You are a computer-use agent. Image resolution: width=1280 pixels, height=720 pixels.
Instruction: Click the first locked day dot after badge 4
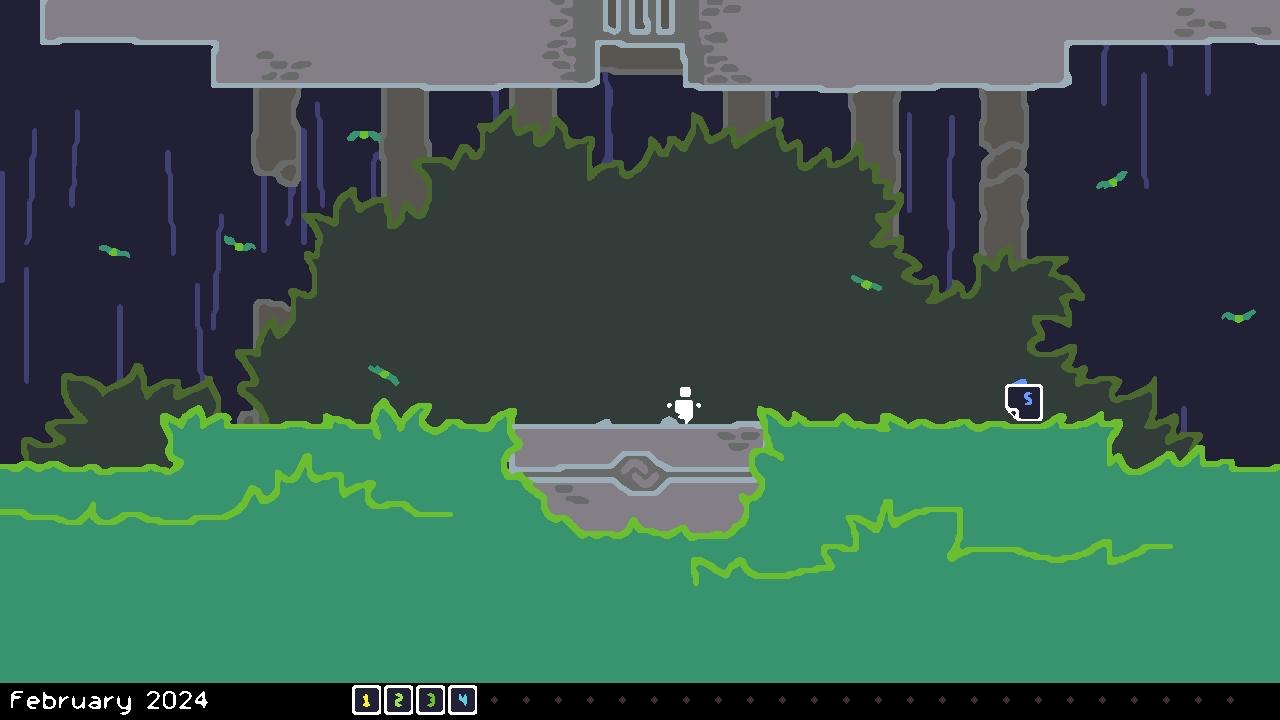point(494,700)
